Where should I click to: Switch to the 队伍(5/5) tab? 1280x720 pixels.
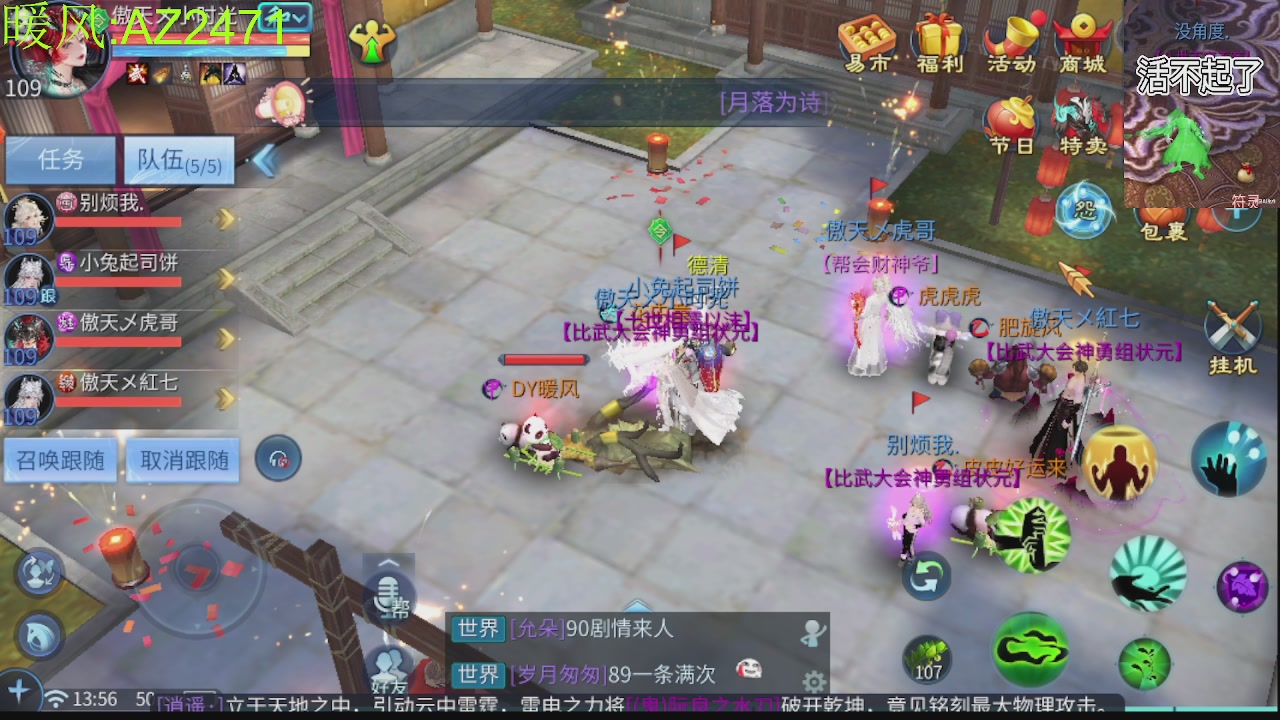pos(178,160)
